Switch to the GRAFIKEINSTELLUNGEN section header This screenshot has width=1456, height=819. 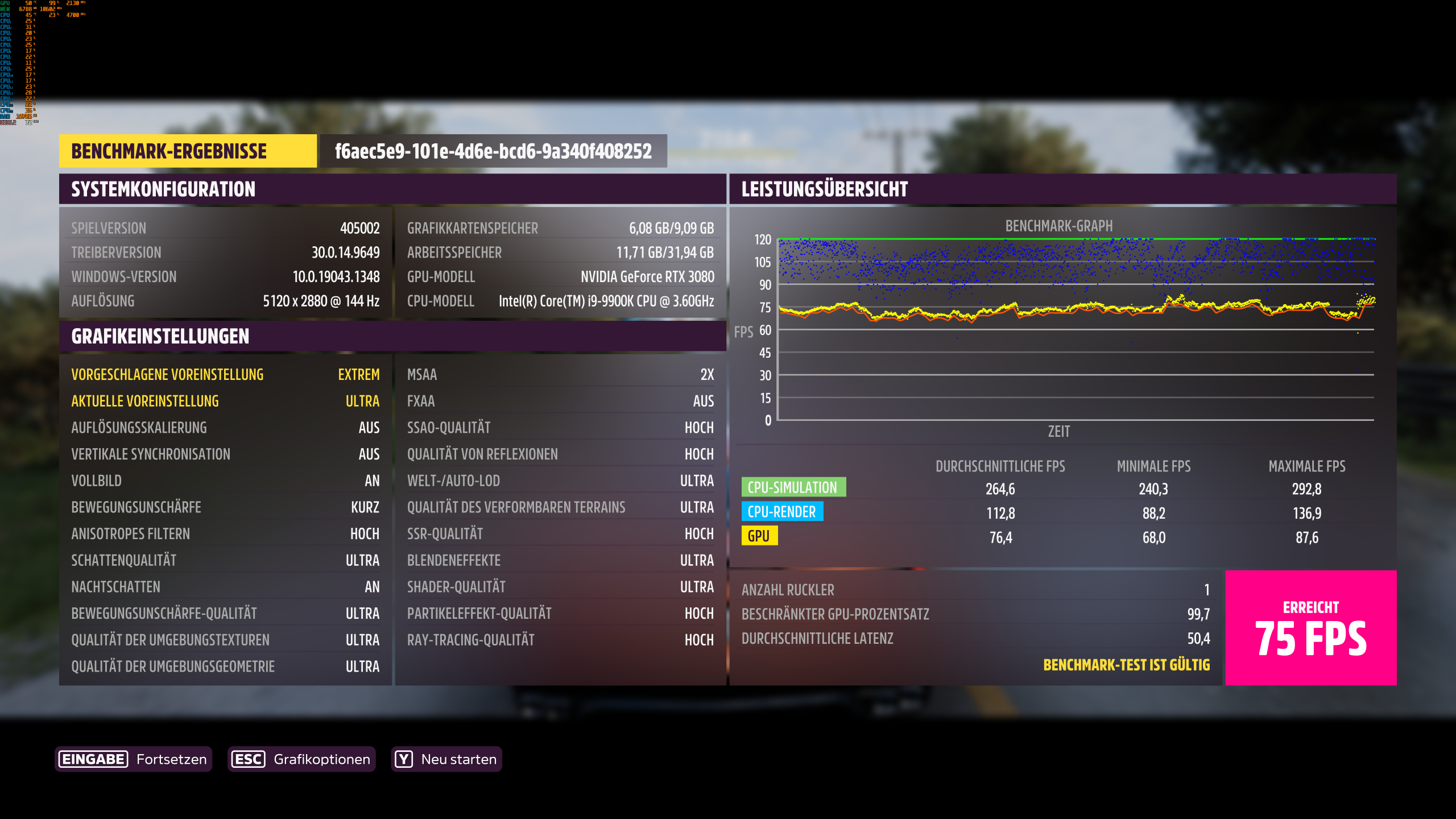pyautogui.click(x=159, y=336)
